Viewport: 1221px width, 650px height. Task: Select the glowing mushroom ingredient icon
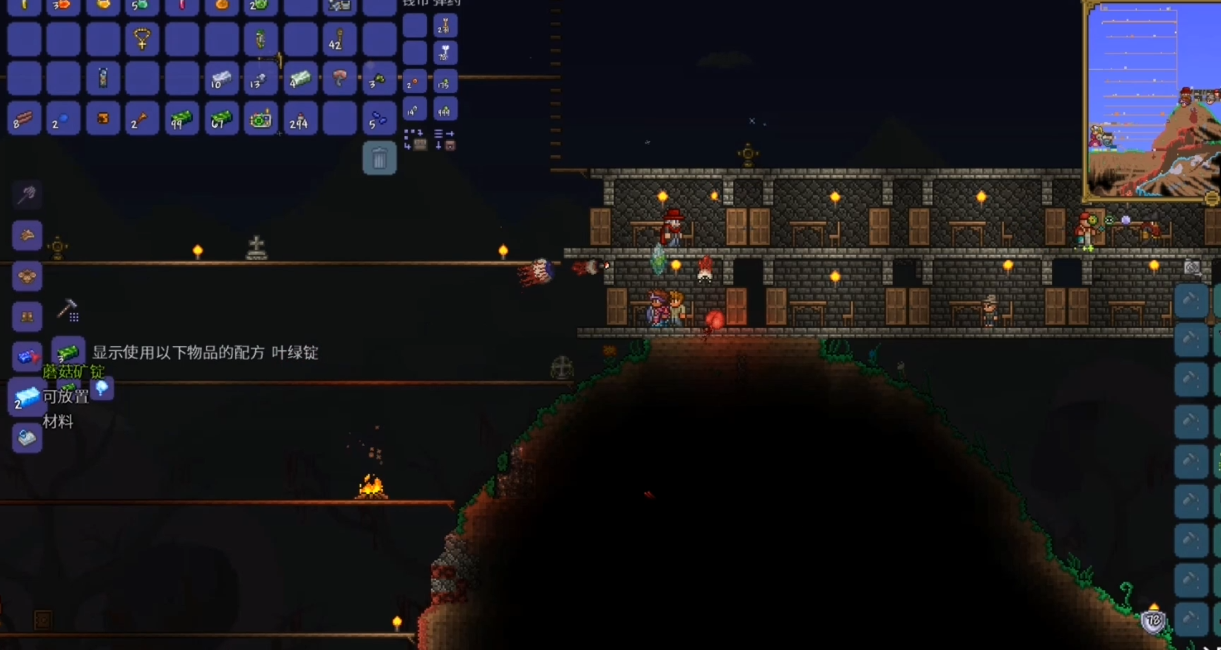coord(101,388)
